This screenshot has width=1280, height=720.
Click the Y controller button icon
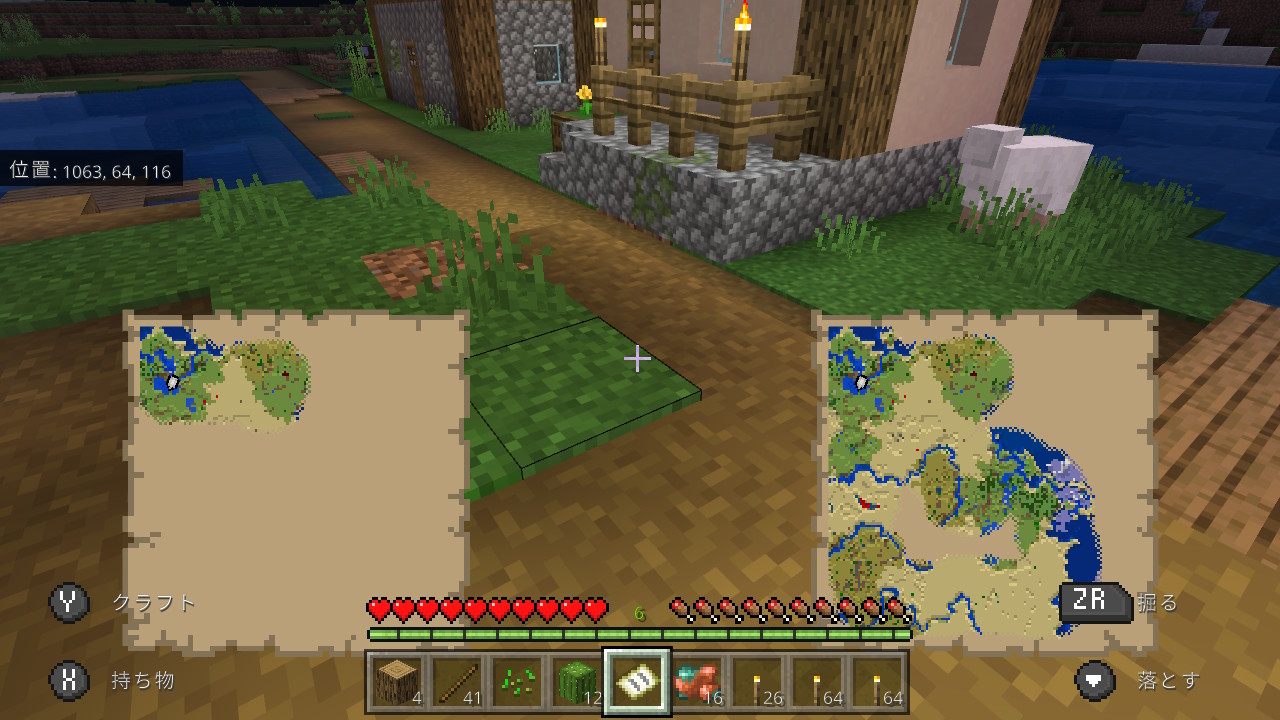(x=67, y=604)
